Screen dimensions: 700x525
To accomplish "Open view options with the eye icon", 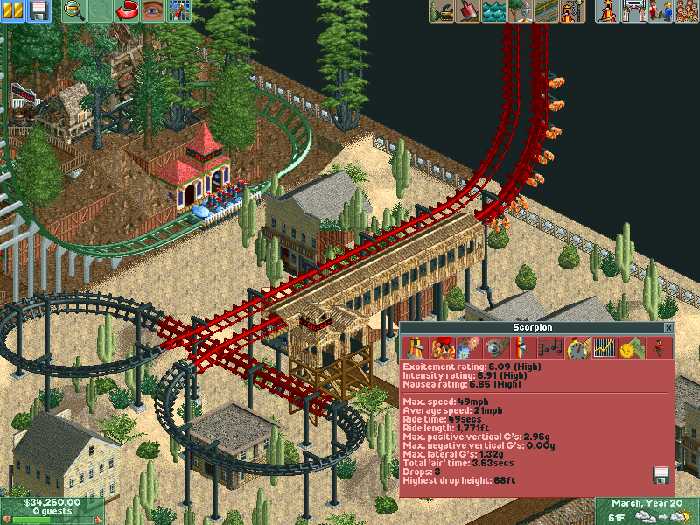I will coord(153,11).
